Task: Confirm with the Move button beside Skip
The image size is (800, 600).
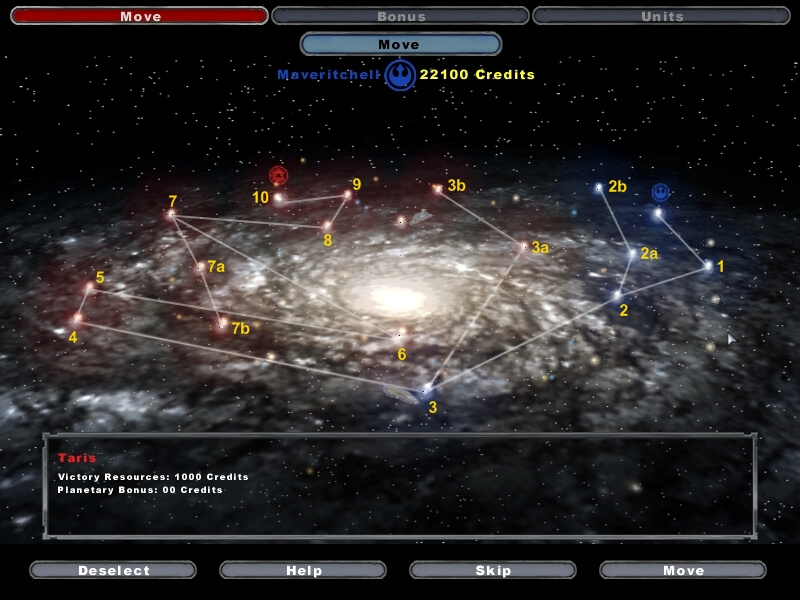Action: pyautogui.click(x=683, y=570)
